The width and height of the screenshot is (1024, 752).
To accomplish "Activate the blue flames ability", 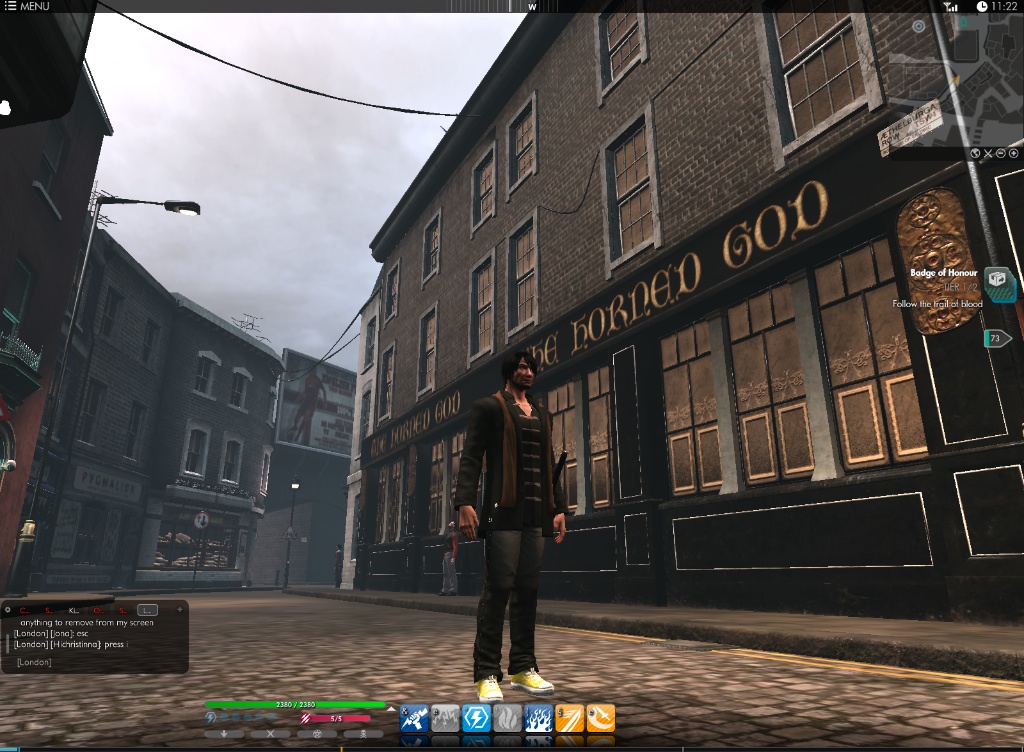I will [539, 718].
